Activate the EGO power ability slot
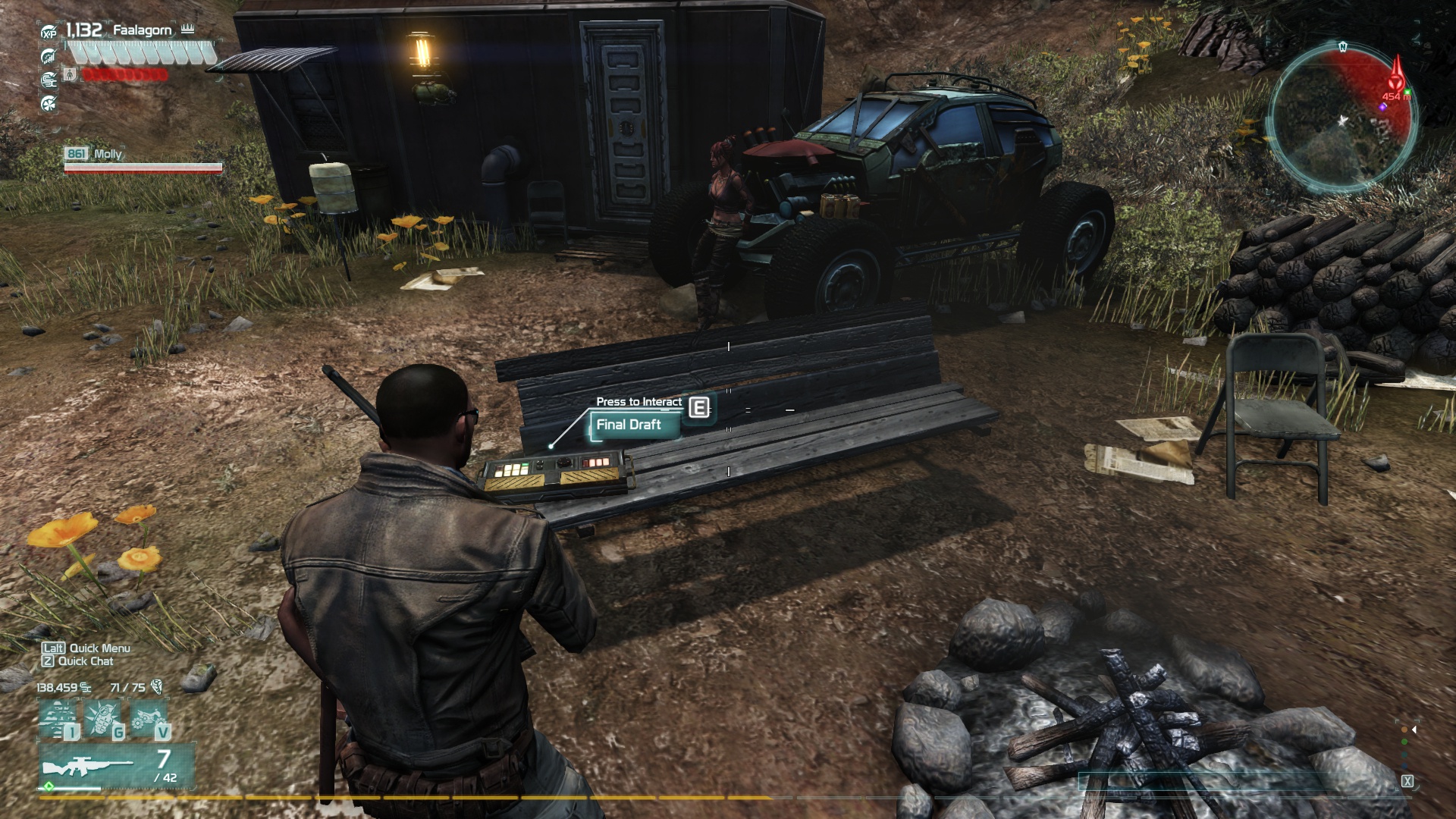 pos(61,720)
